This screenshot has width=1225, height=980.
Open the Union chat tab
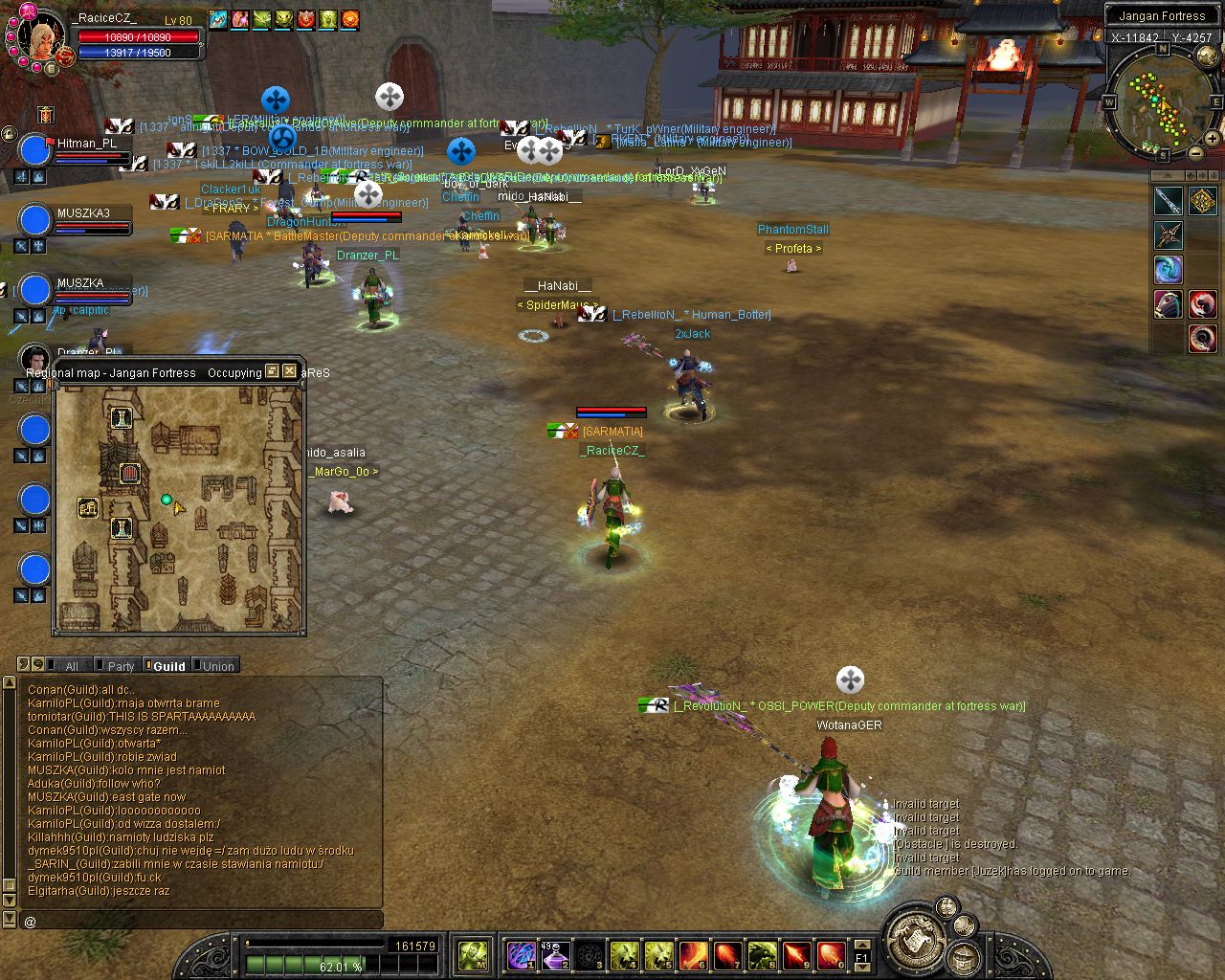pyautogui.click(x=217, y=666)
